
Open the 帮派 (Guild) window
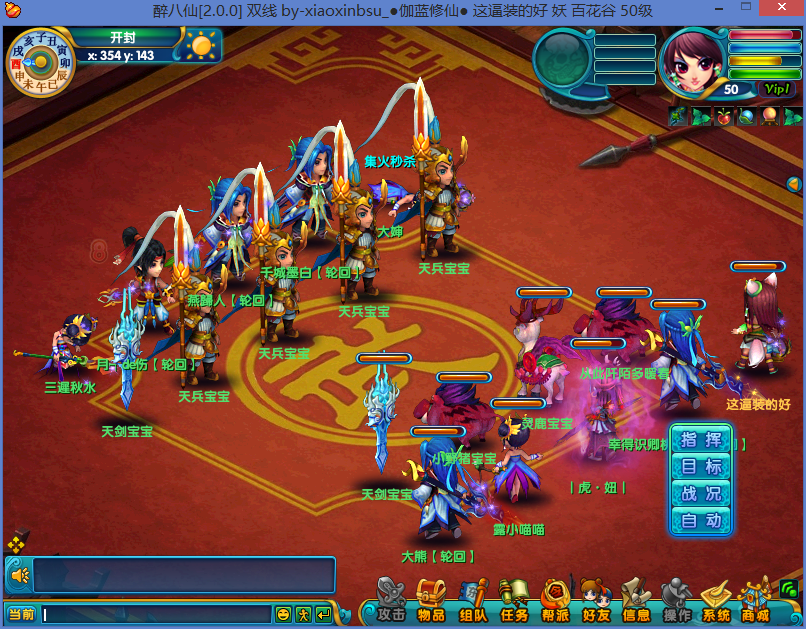pyautogui.click(x=555, y=600)
